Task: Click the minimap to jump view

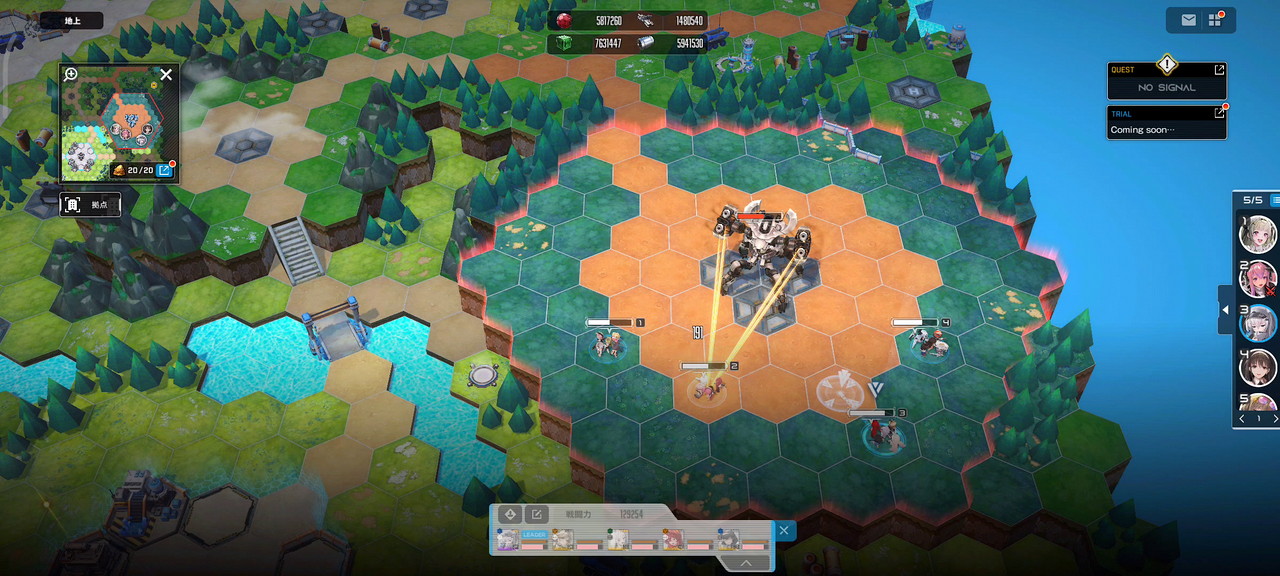Action: click(118, 125)
